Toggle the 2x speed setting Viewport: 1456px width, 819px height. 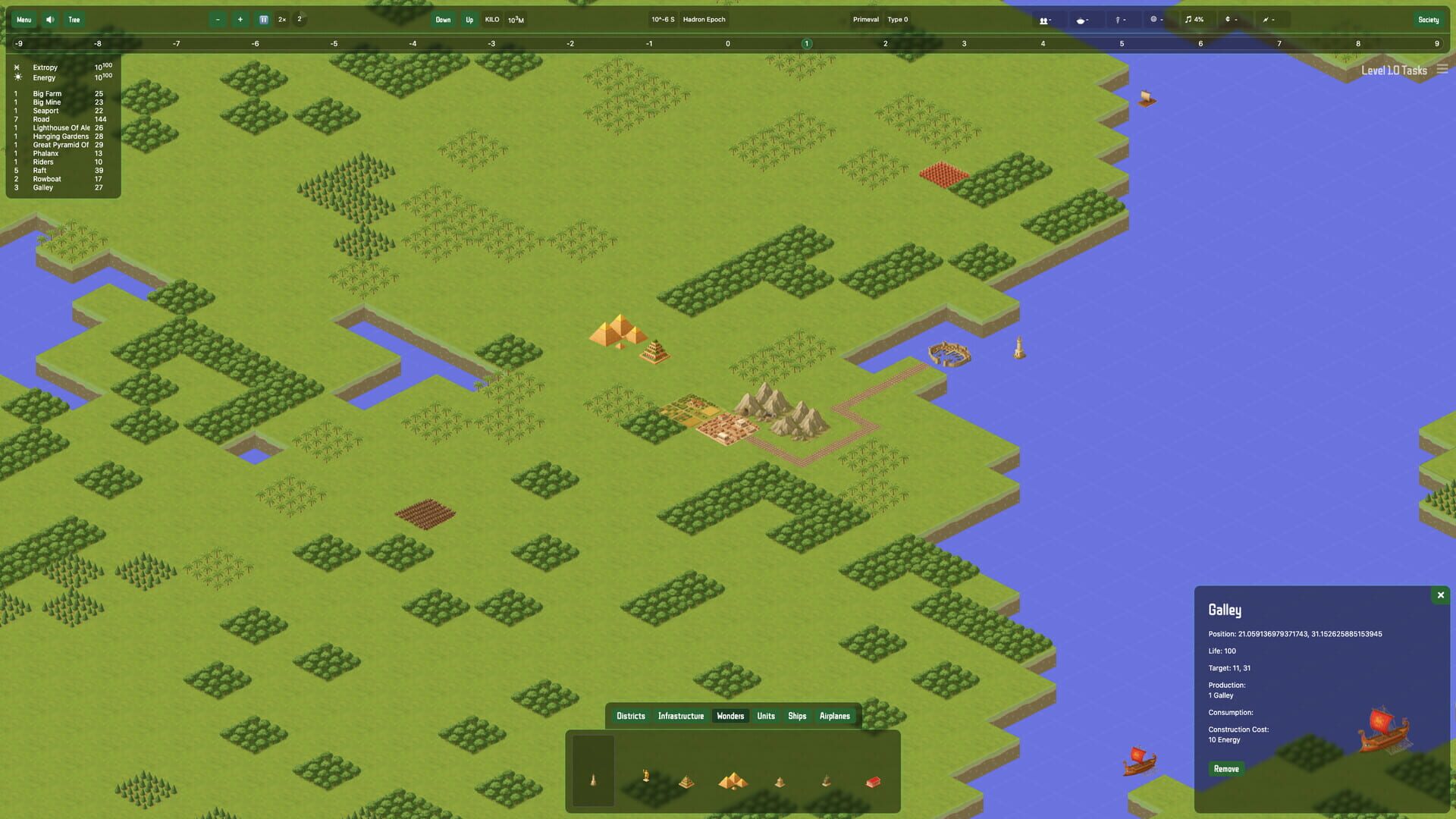[x=281, y=20]
